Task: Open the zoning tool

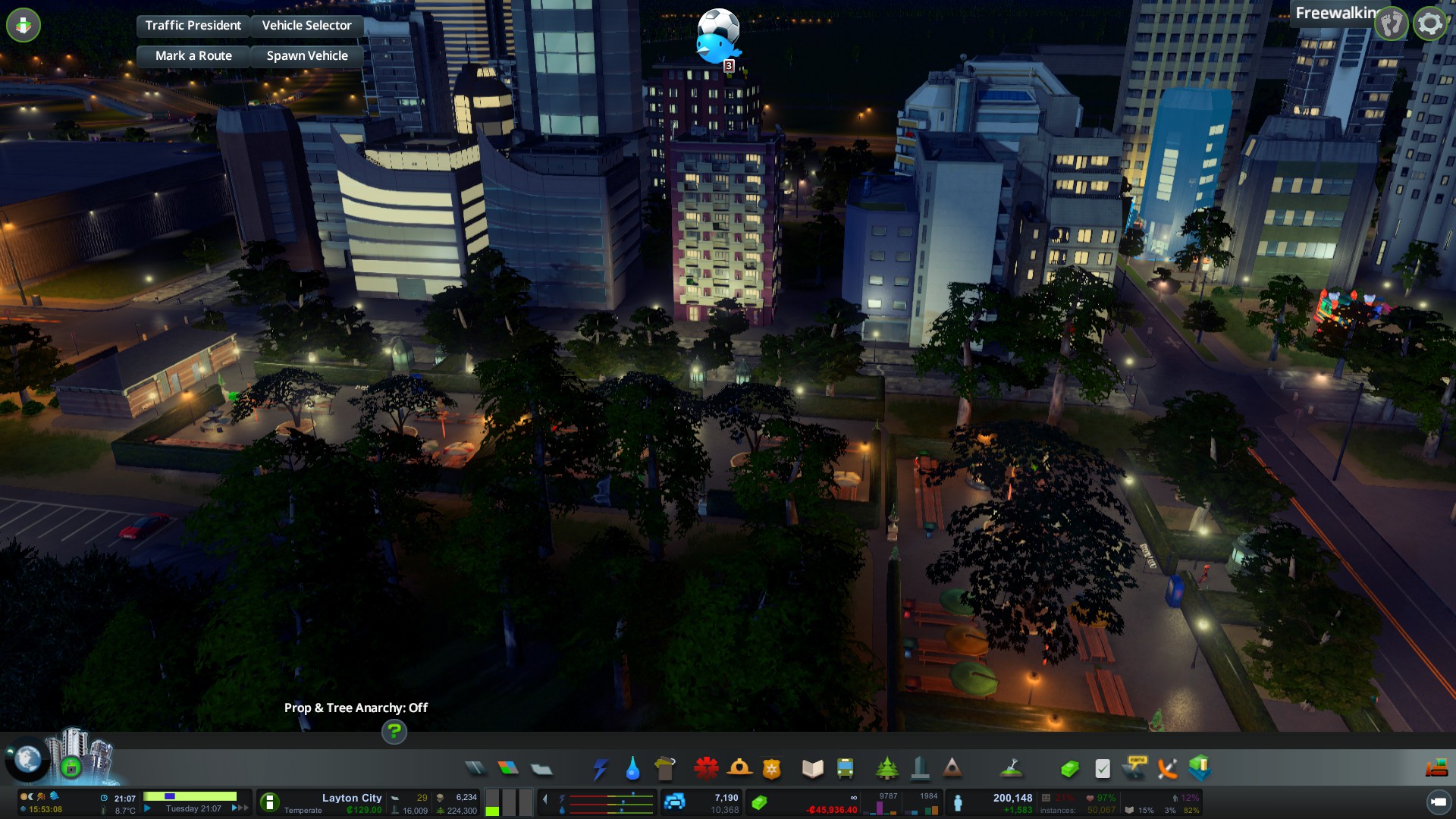Action: (508, 769)
